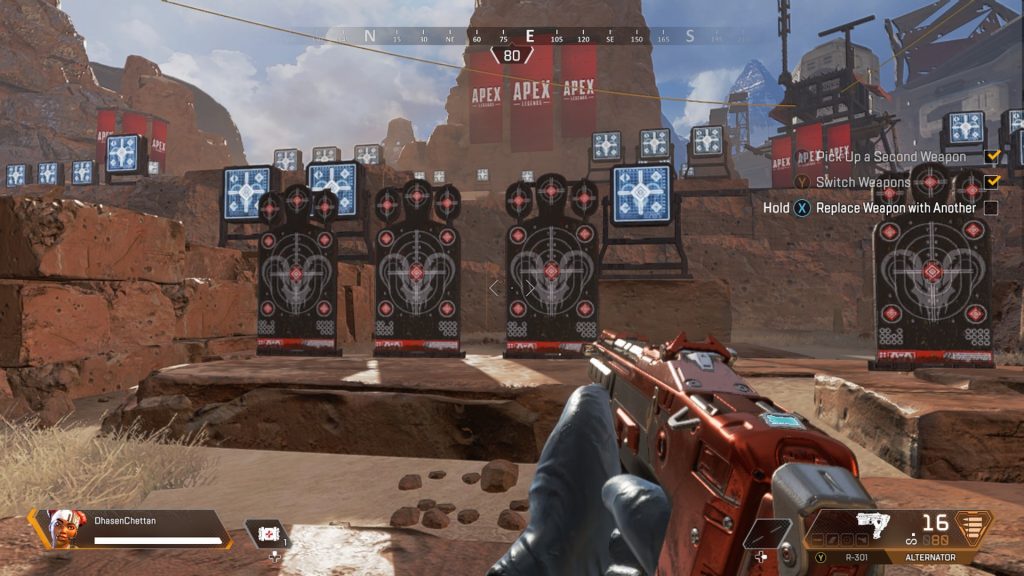Click the unchecked 'Replace Weapon with Another' checkbox
This screenshot has height=576, width=1024.
[x=991, y=208]
